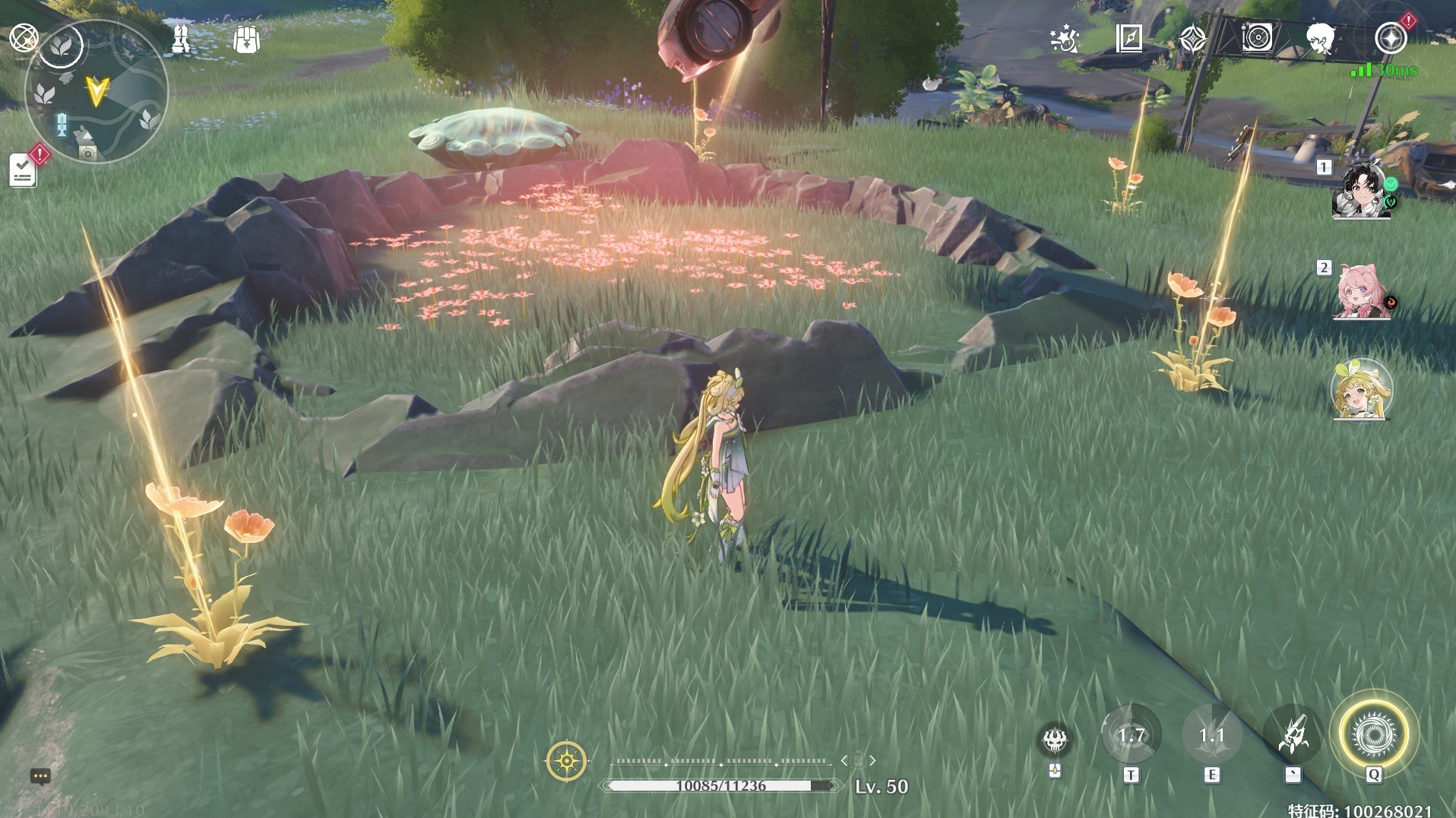The height and width of the screenshot is (818, 1456).
Task: Switch to pink-haired party member two
Action: pyautogui.click(x=1361, y=293)
